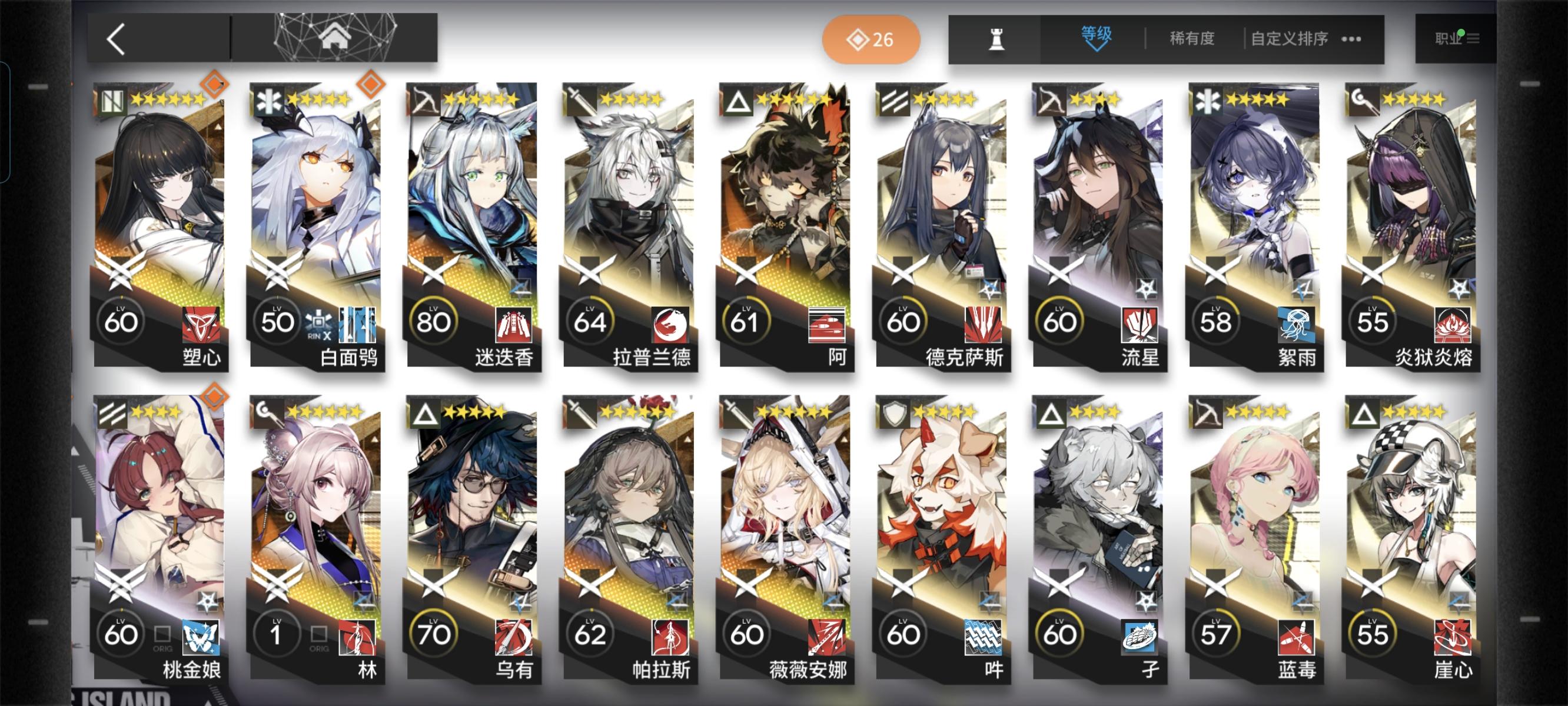Toggle the orange promotion marker on 塑心's card
Image resolution: width=1568 pixels, height=706 pixels.
(216, 84)
